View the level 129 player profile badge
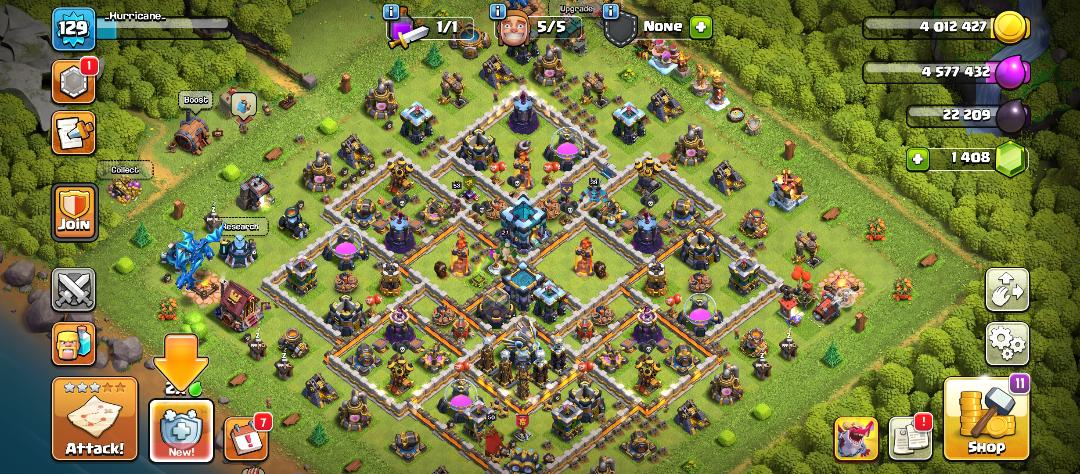 tap(74, 28)
